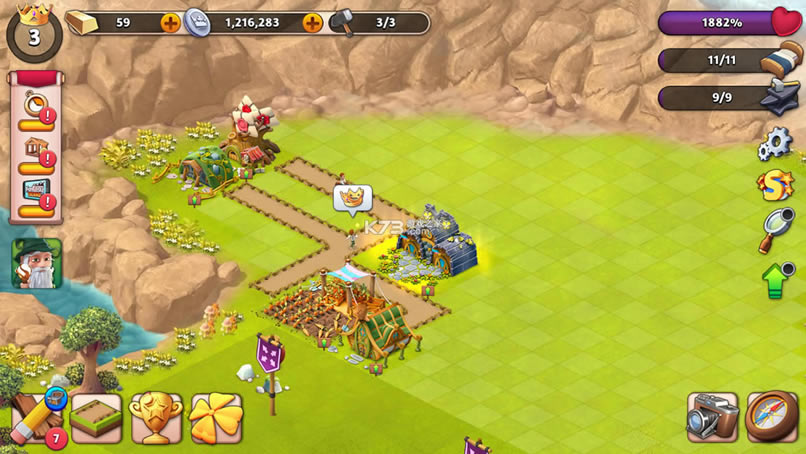Viewport: 806px width, 454px height.
Task: Open the house building quest
Action: pyautogui.click(x=36, y=154)
